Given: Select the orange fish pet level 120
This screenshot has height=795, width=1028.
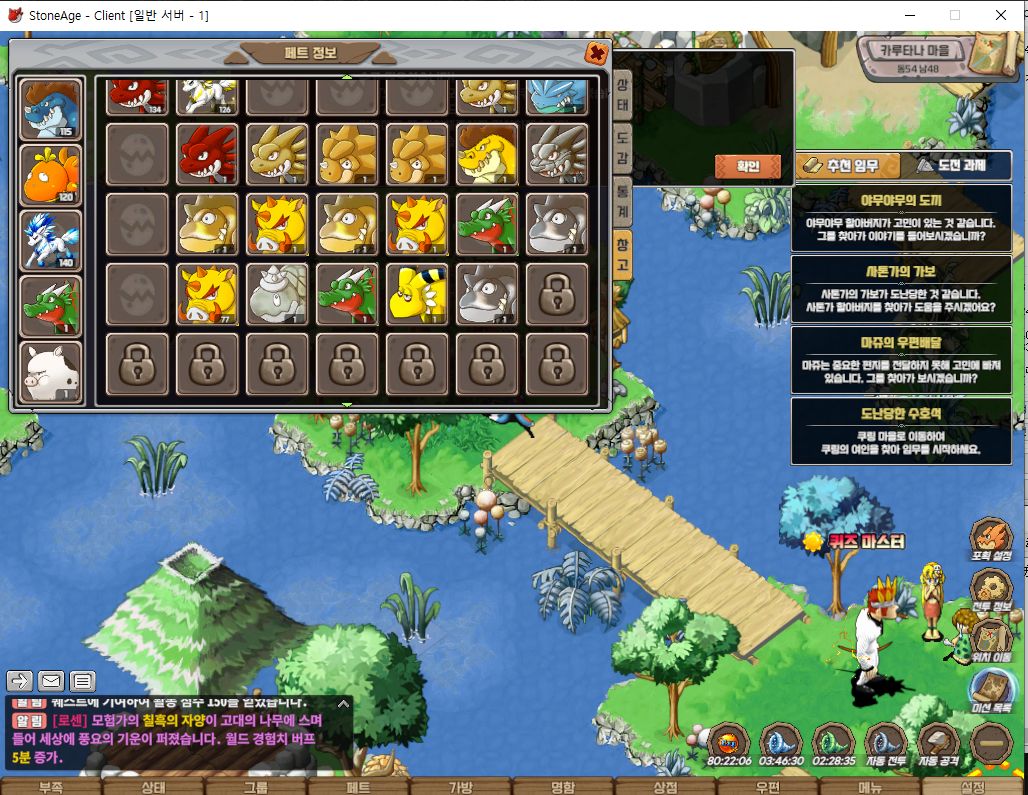Looking at the screenshot, I should coord(51,175).
